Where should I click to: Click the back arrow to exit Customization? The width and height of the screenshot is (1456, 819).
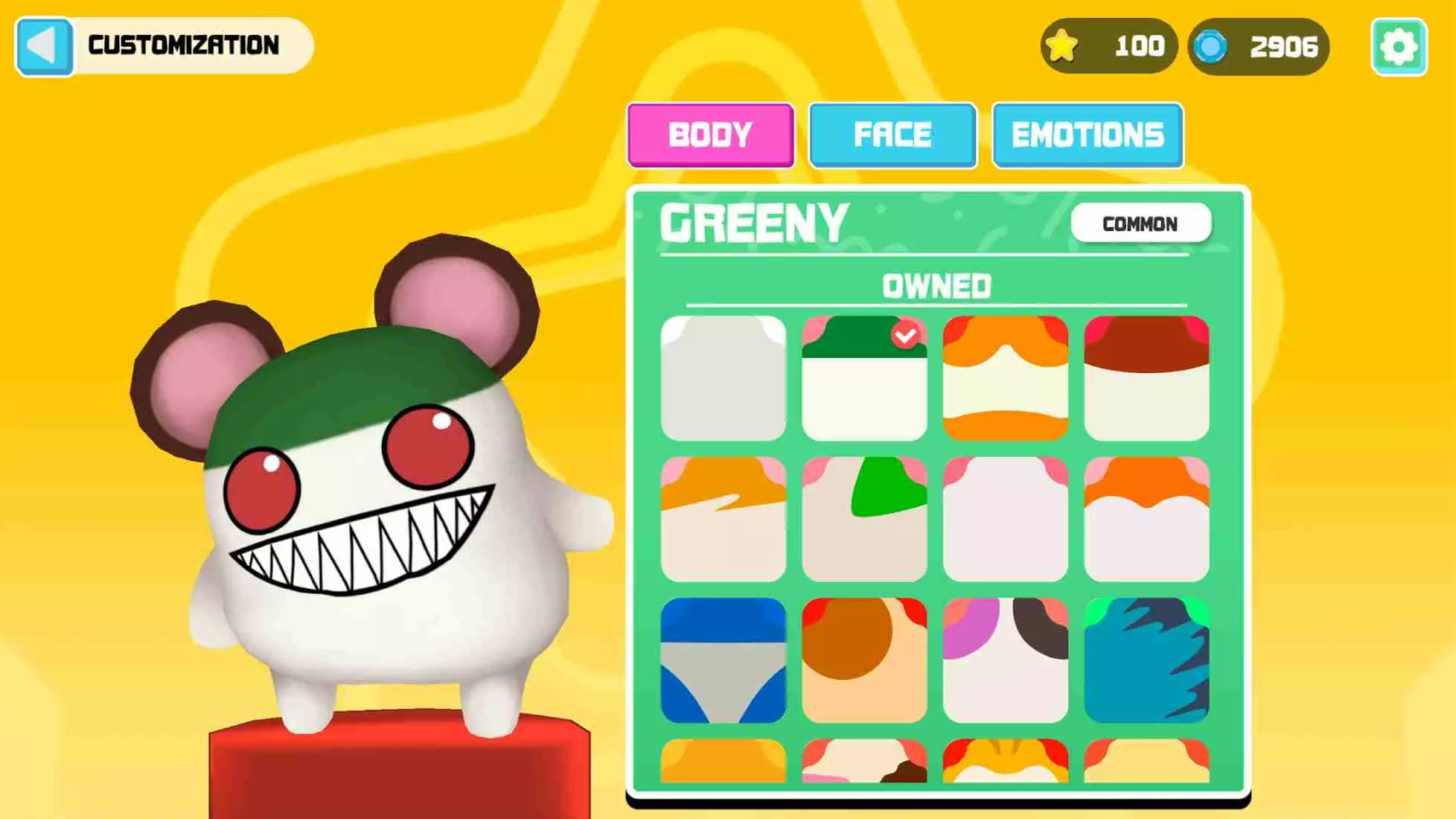pos(45,45)
